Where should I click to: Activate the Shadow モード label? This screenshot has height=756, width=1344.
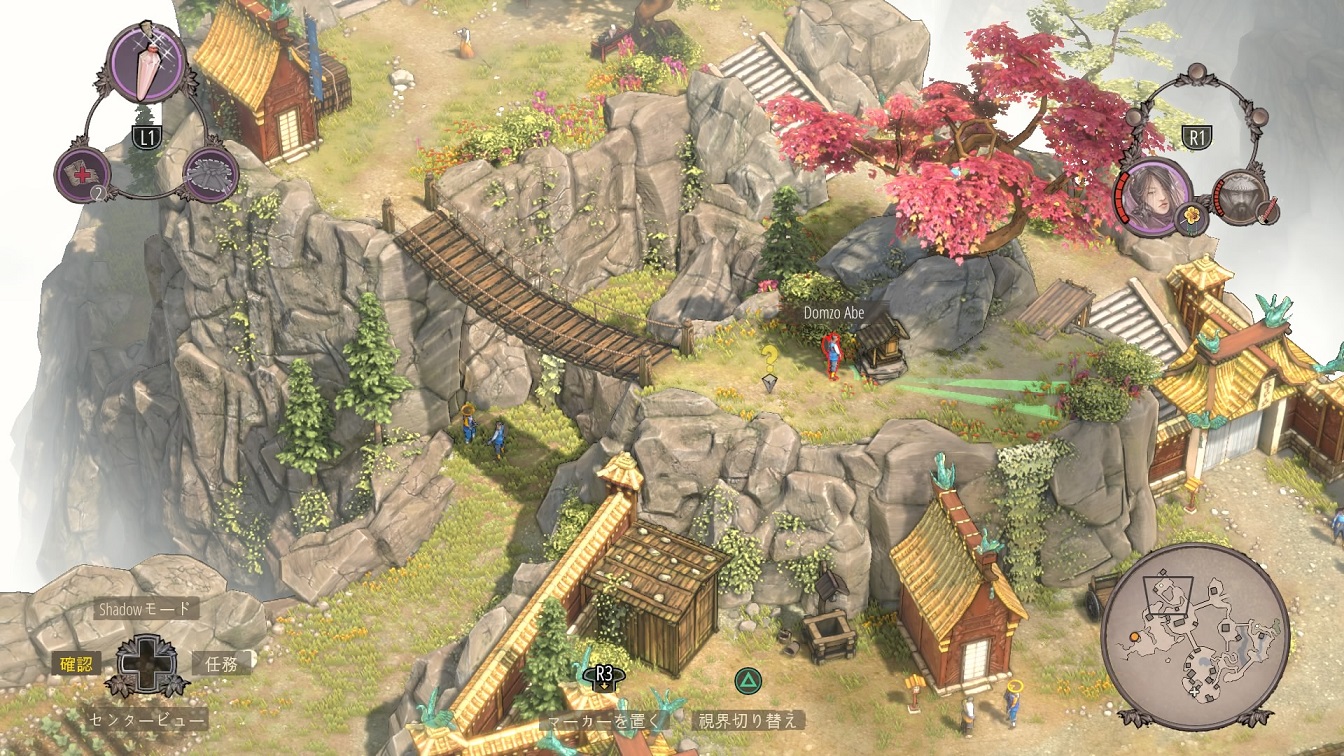pos(143,608)
